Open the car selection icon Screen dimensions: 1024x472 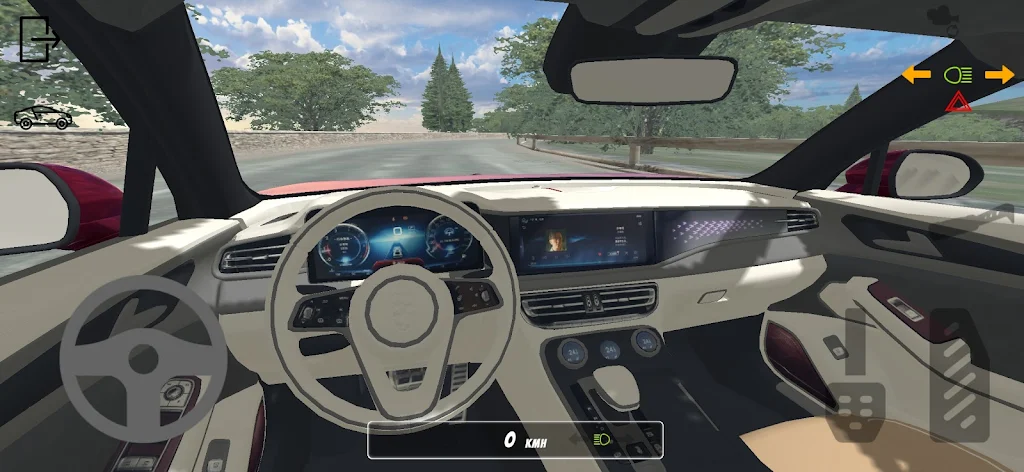tap(42, 118)
